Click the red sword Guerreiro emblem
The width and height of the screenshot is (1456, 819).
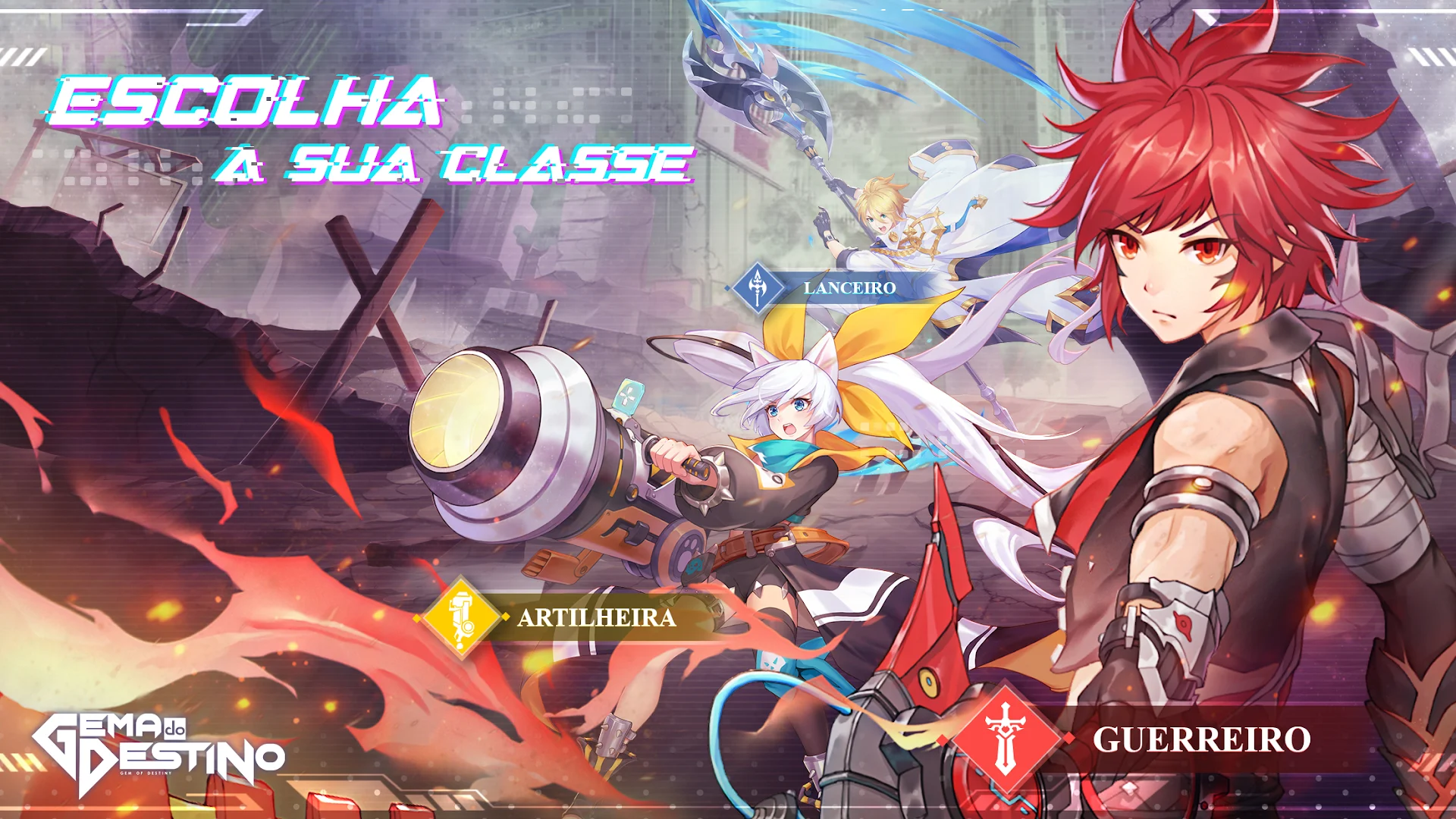[x=1006, y=738]
